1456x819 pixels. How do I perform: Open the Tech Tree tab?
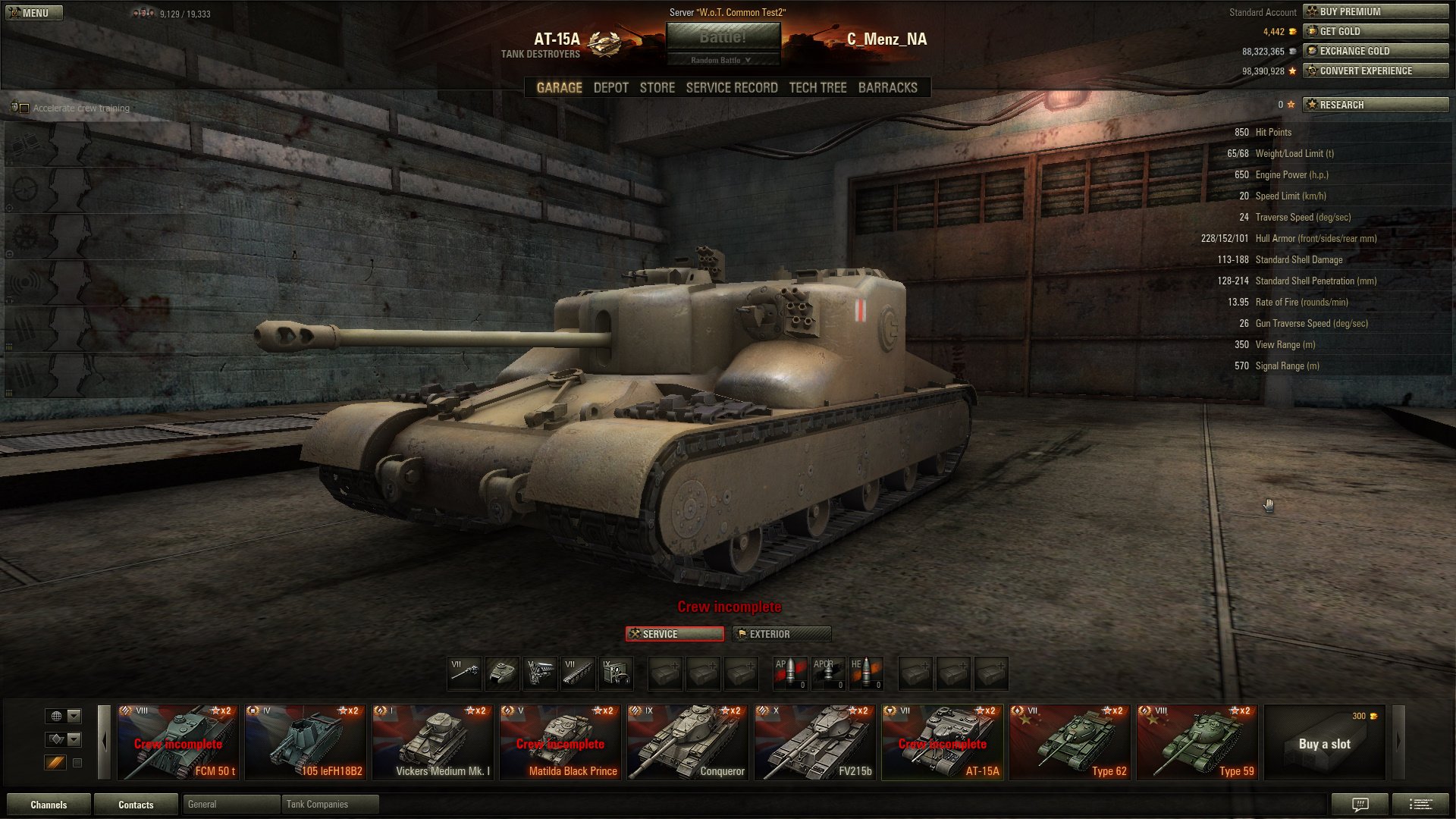tap(817, 88)
